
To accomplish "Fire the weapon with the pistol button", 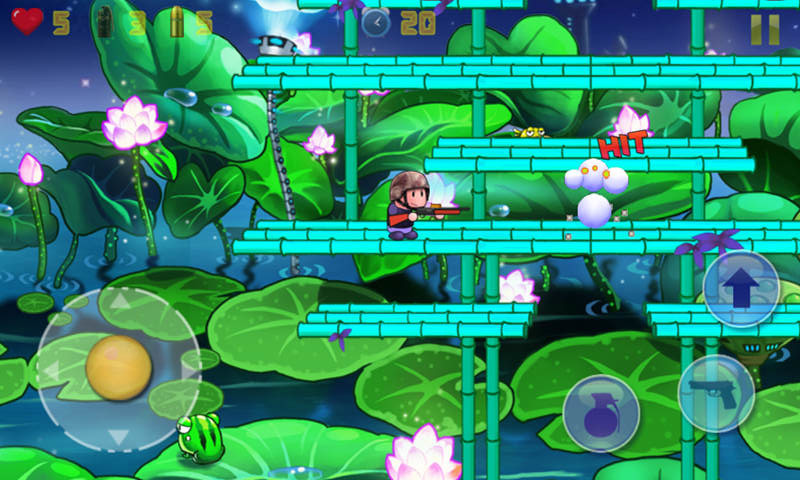I will tap(716, 393).
